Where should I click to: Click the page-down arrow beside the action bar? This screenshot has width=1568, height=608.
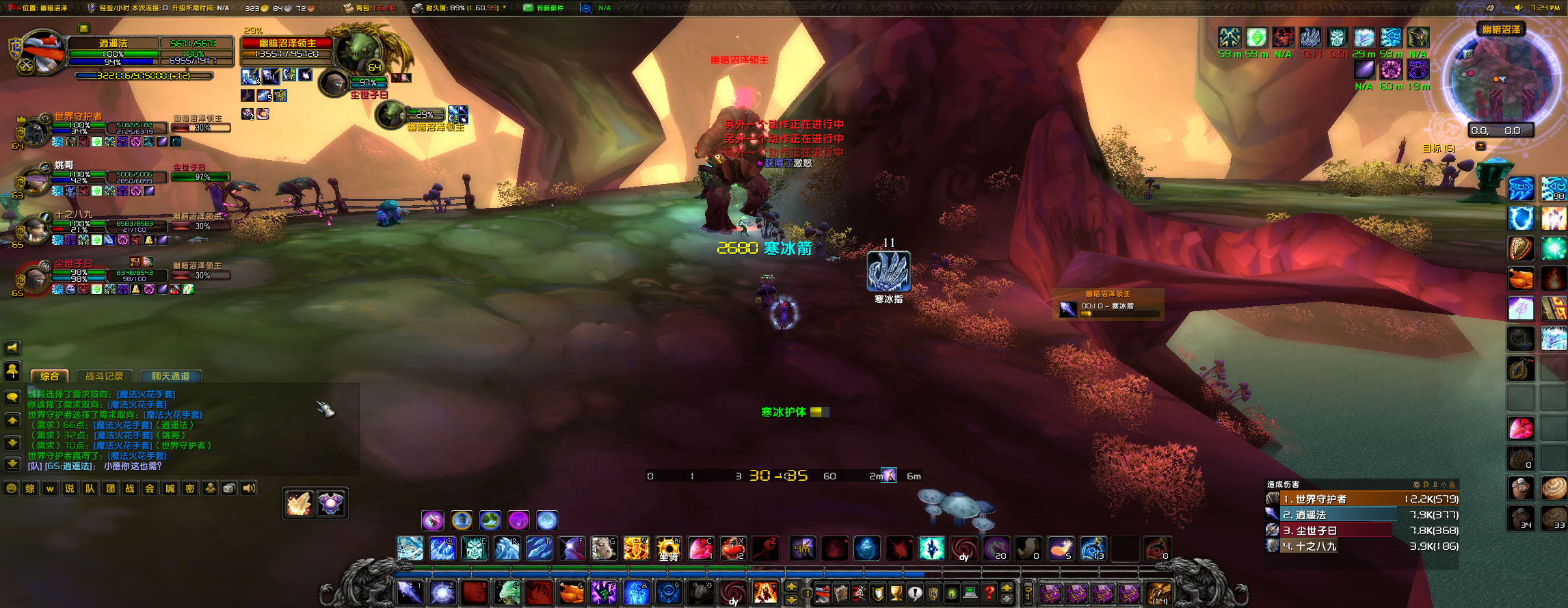791,600
